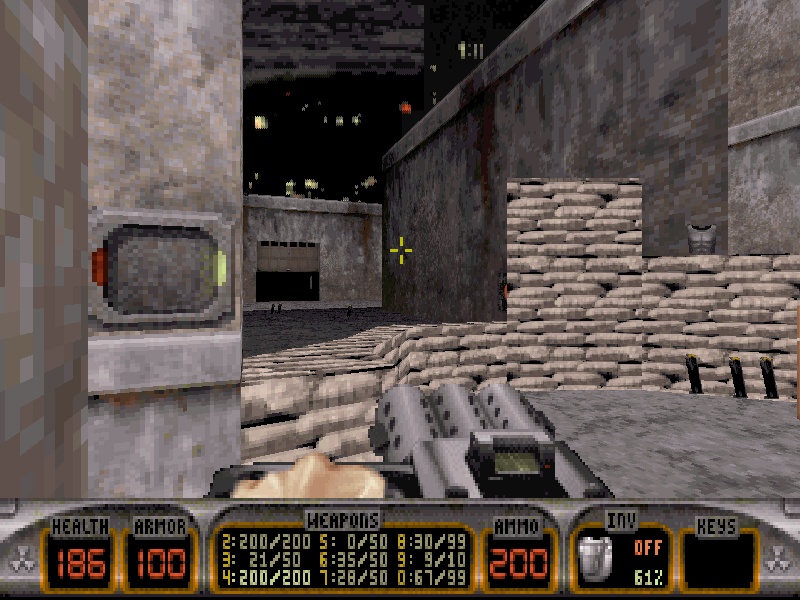Image resolution: width=800 pixels, height=600 pixels.
Task: Select the jetpack inventory item icon
Action: (x=595, y=558)
